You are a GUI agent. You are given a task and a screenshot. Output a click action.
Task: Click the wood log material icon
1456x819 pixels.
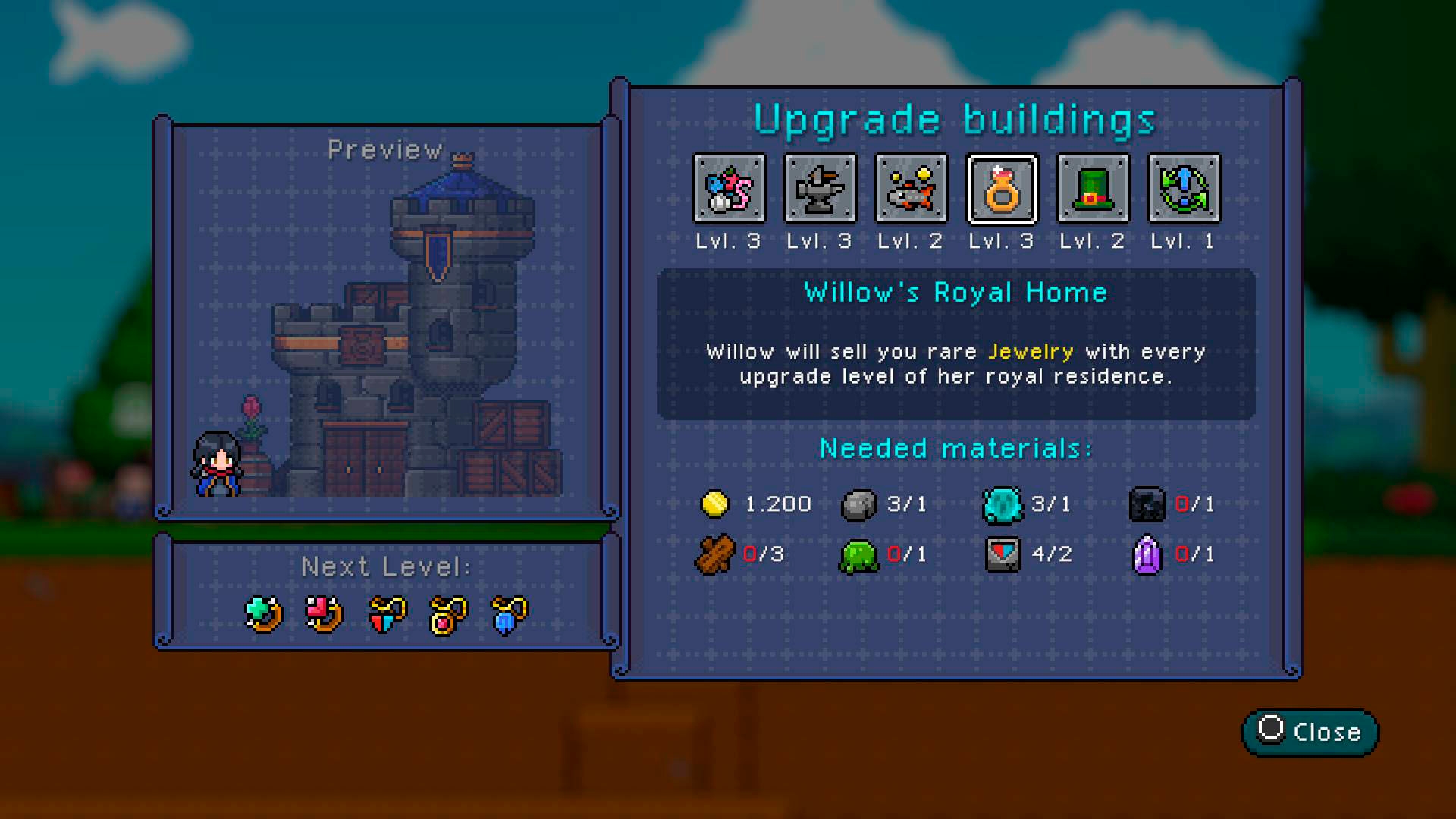click(714, 554)
